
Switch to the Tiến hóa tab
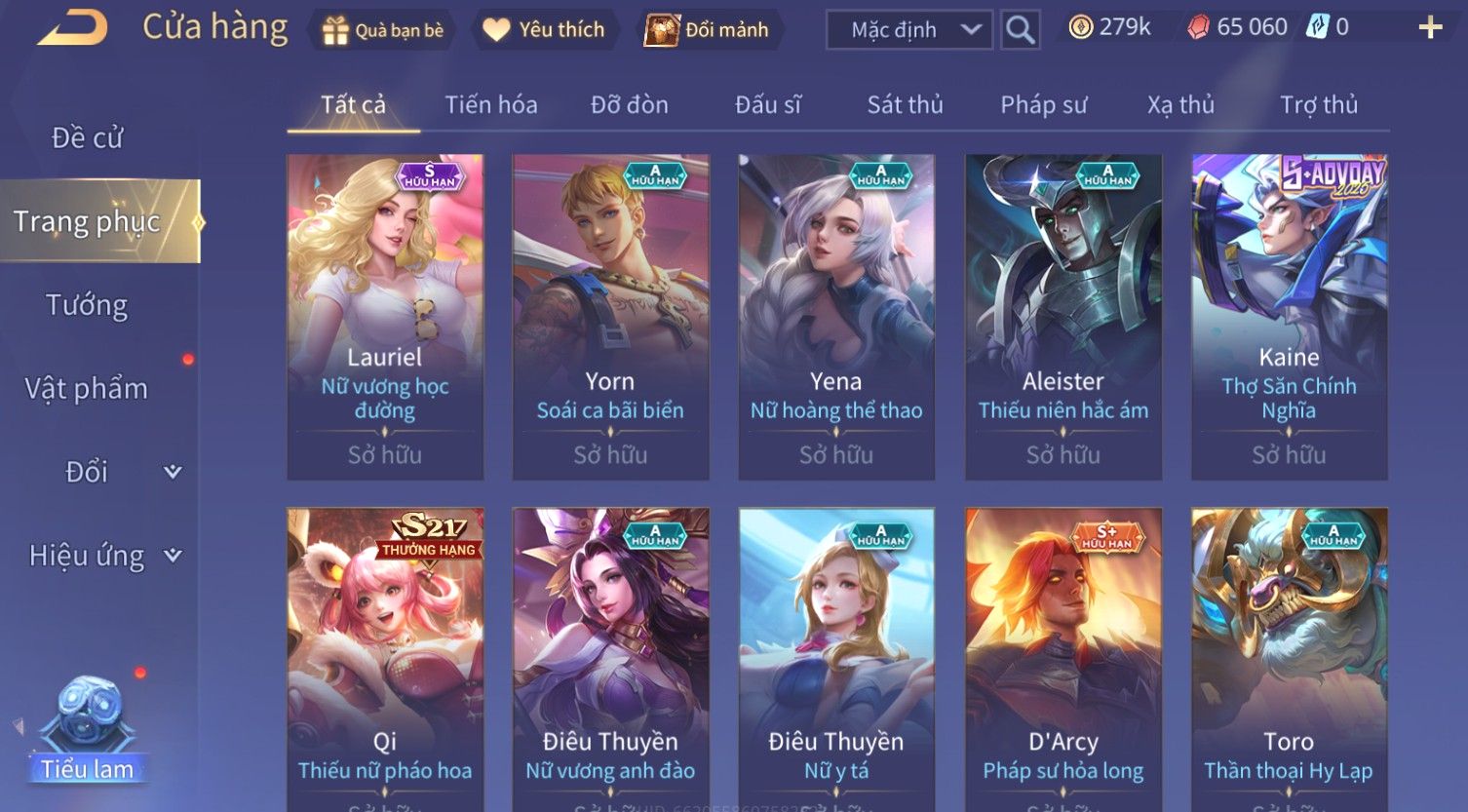(x=491, y=104)
